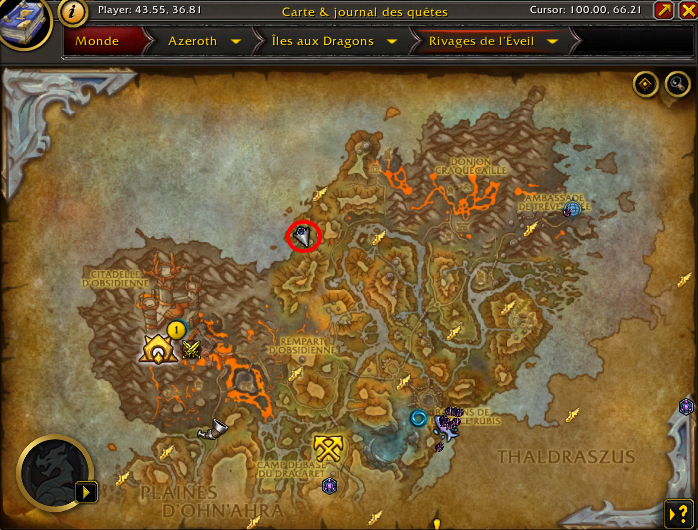Viewport: 698px width, 530px height.
Task: Toggle the map pin tracking button
Action: coord(645,84)
